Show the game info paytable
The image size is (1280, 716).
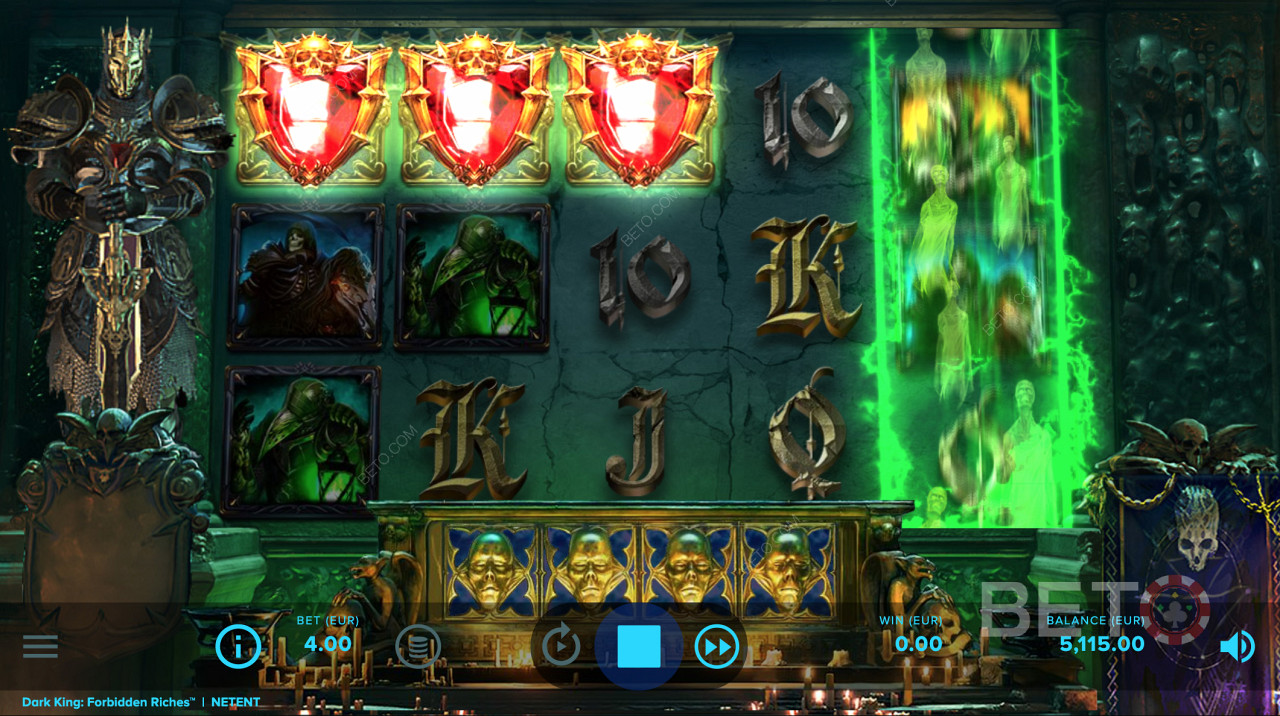238,646
